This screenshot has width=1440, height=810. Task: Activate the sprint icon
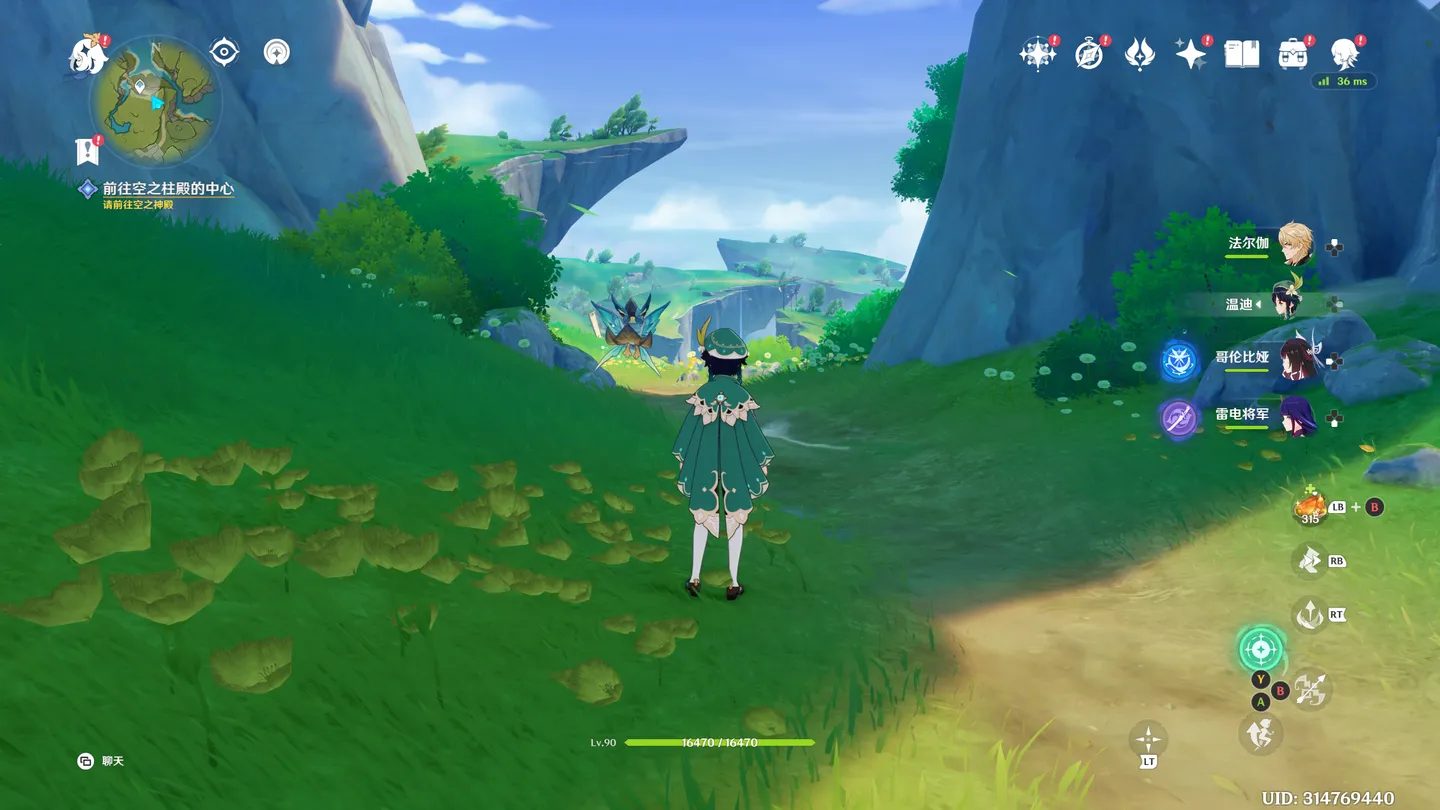[1261, 734]
